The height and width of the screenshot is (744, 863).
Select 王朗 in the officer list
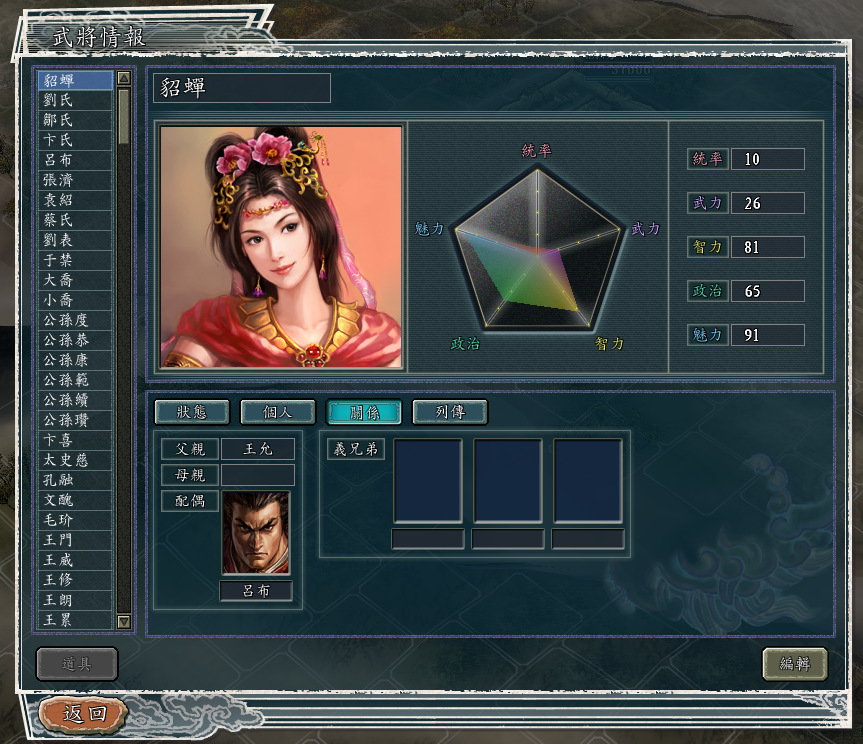point(75,600)
